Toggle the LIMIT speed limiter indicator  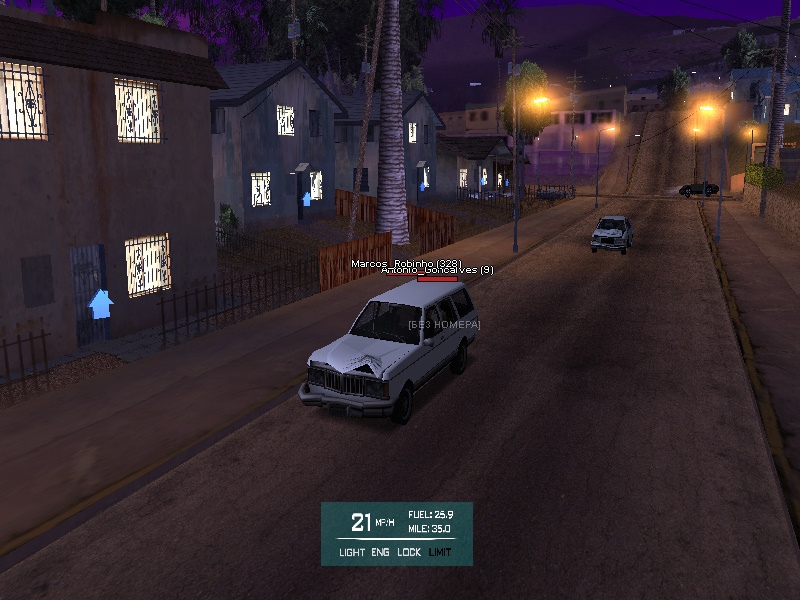coord(440,552)
